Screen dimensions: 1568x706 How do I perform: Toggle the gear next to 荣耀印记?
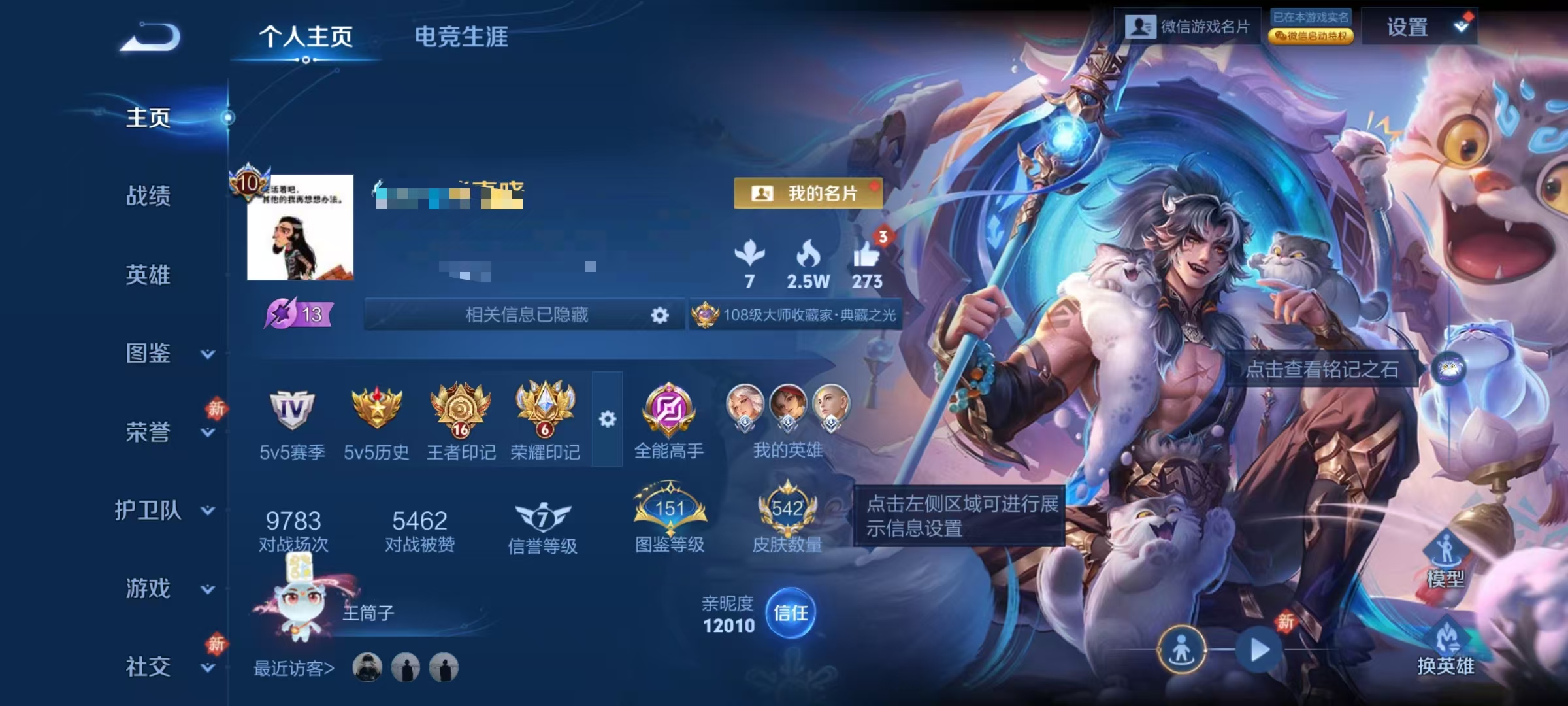[x=608, y=418]
